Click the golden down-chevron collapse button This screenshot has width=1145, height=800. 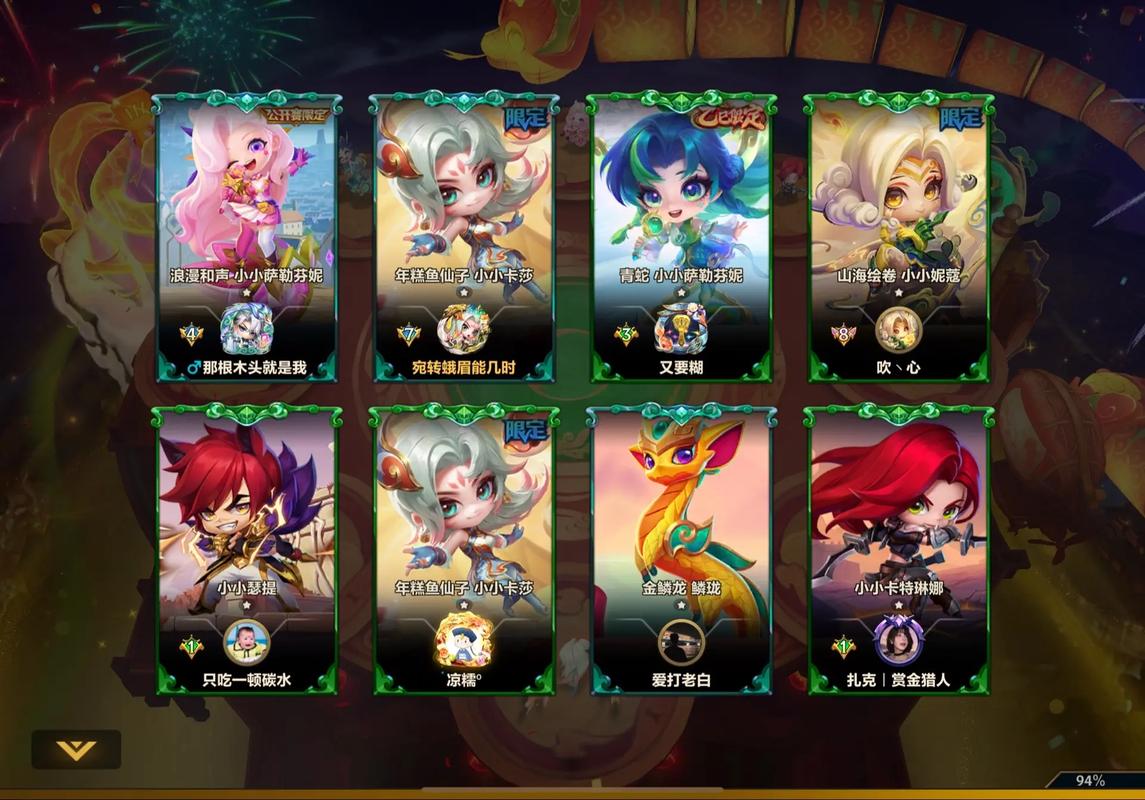pyautogui.click(x=76, y=750)
